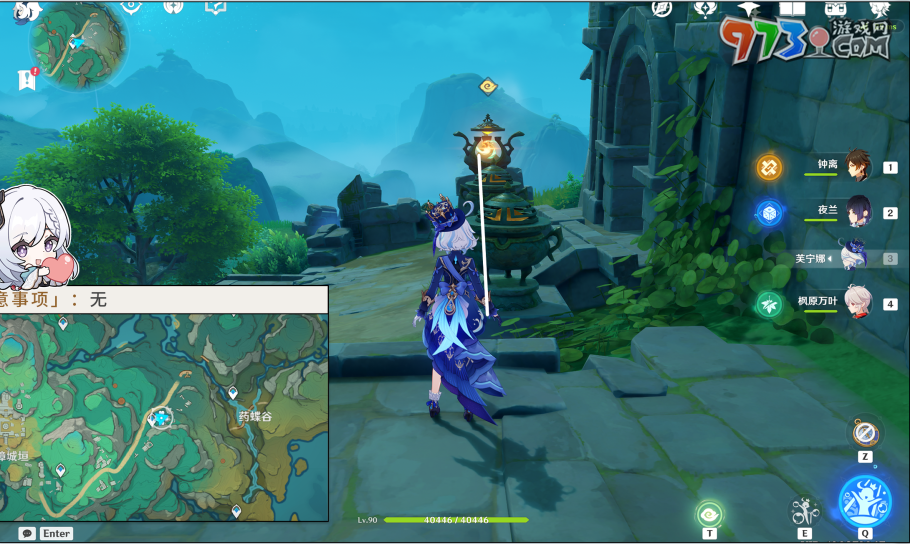Viewport: 910px width, 544px height.
Task: Click the 药蝶谷 label on the map inset
Action: pos(255,416)
